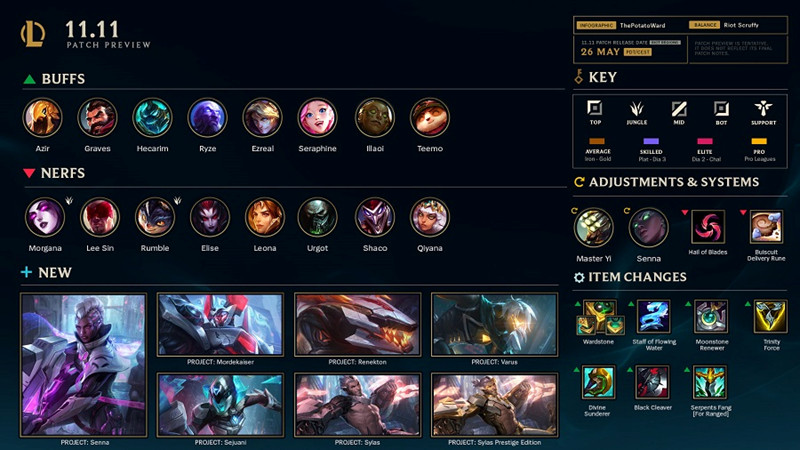Image resolution: width=800 pixels, height=450 pixels.
Task: Select the Azir champion portrait
Action: (41, 118)
